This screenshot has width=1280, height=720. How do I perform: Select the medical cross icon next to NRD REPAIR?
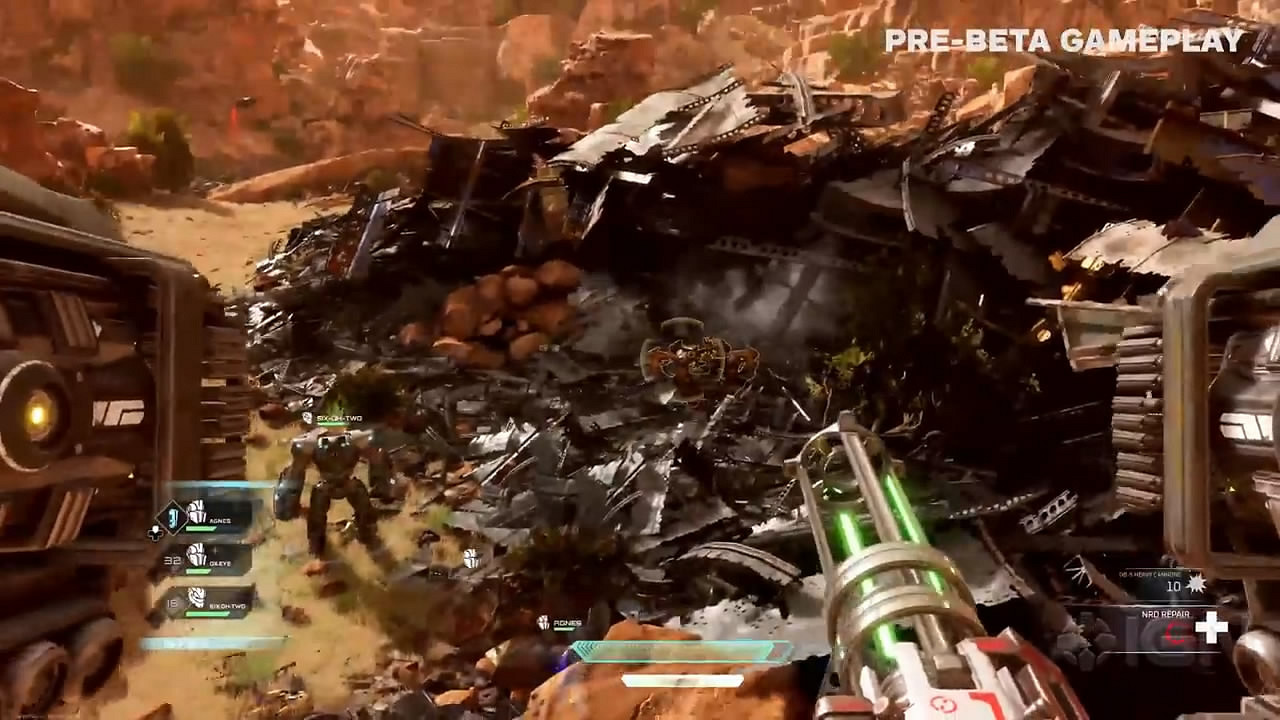pos(1212,627)
